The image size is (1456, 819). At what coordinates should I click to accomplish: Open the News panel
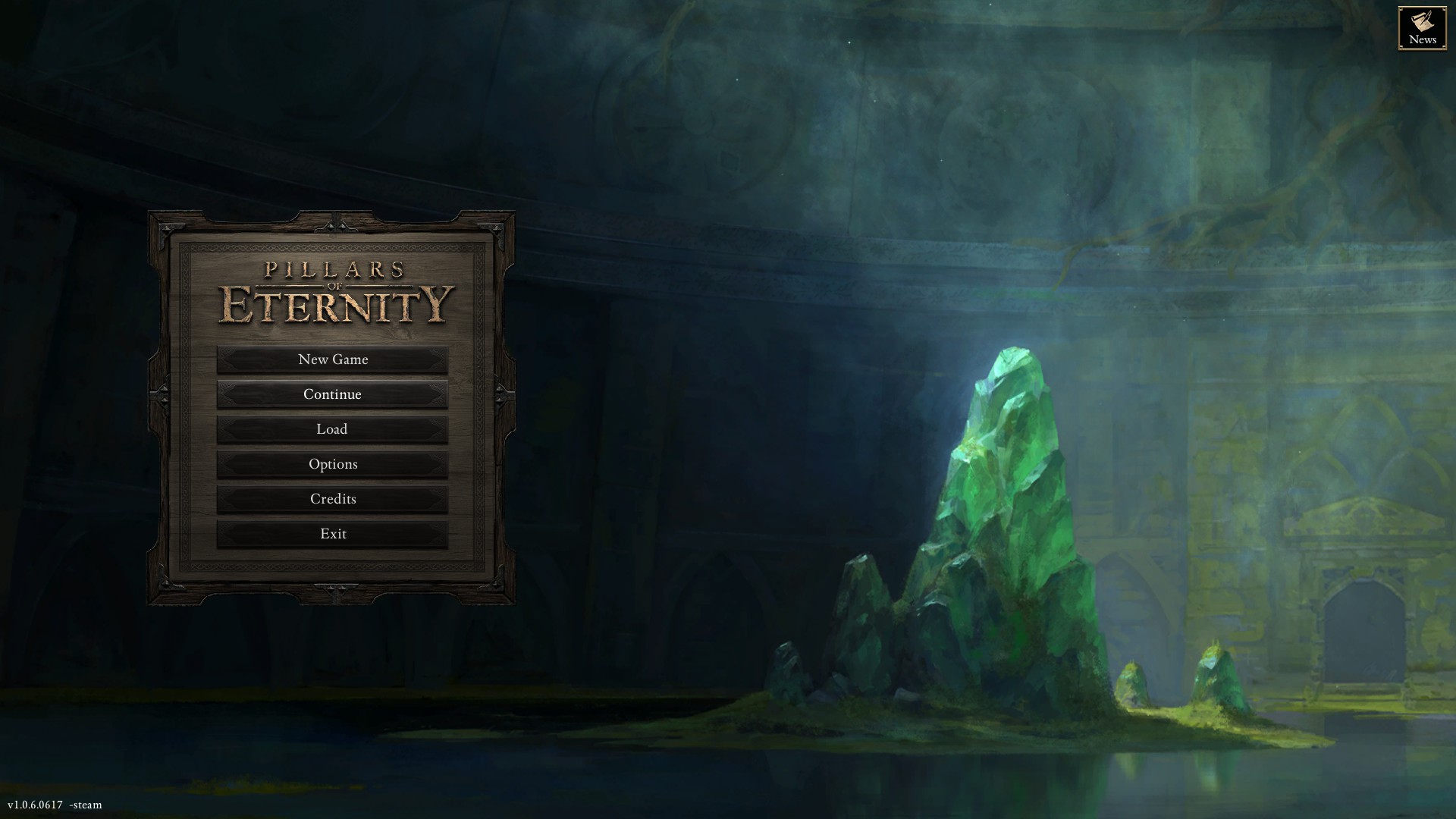point(1422,28)
